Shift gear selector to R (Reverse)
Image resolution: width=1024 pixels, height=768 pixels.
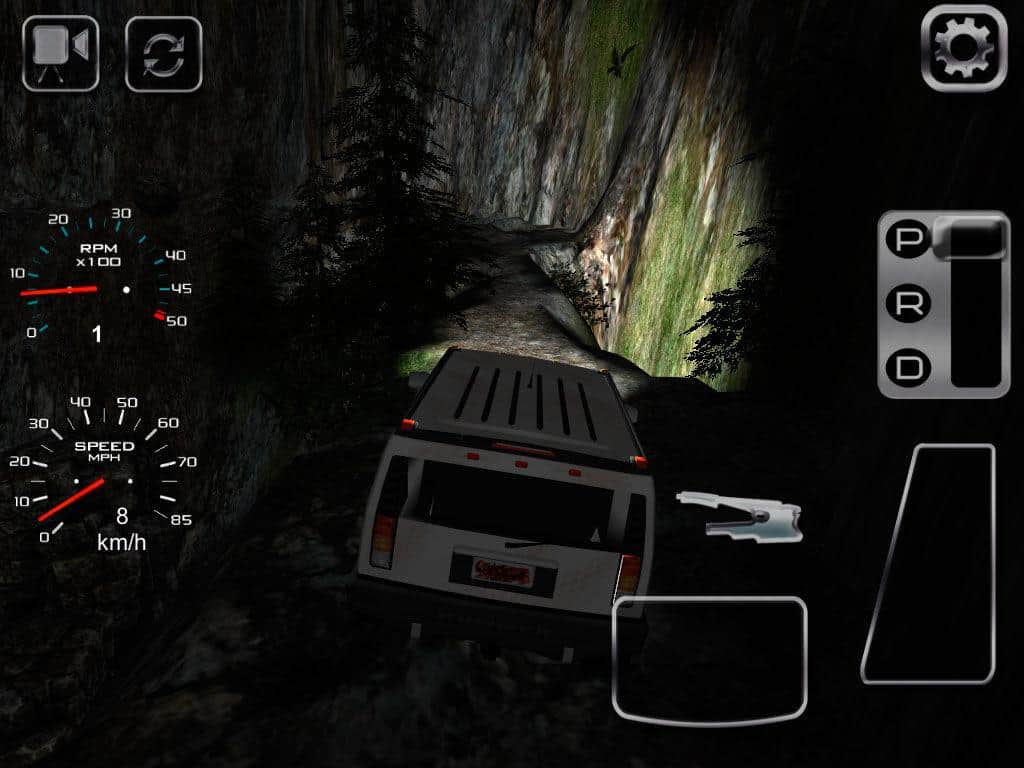click(908, 305)
